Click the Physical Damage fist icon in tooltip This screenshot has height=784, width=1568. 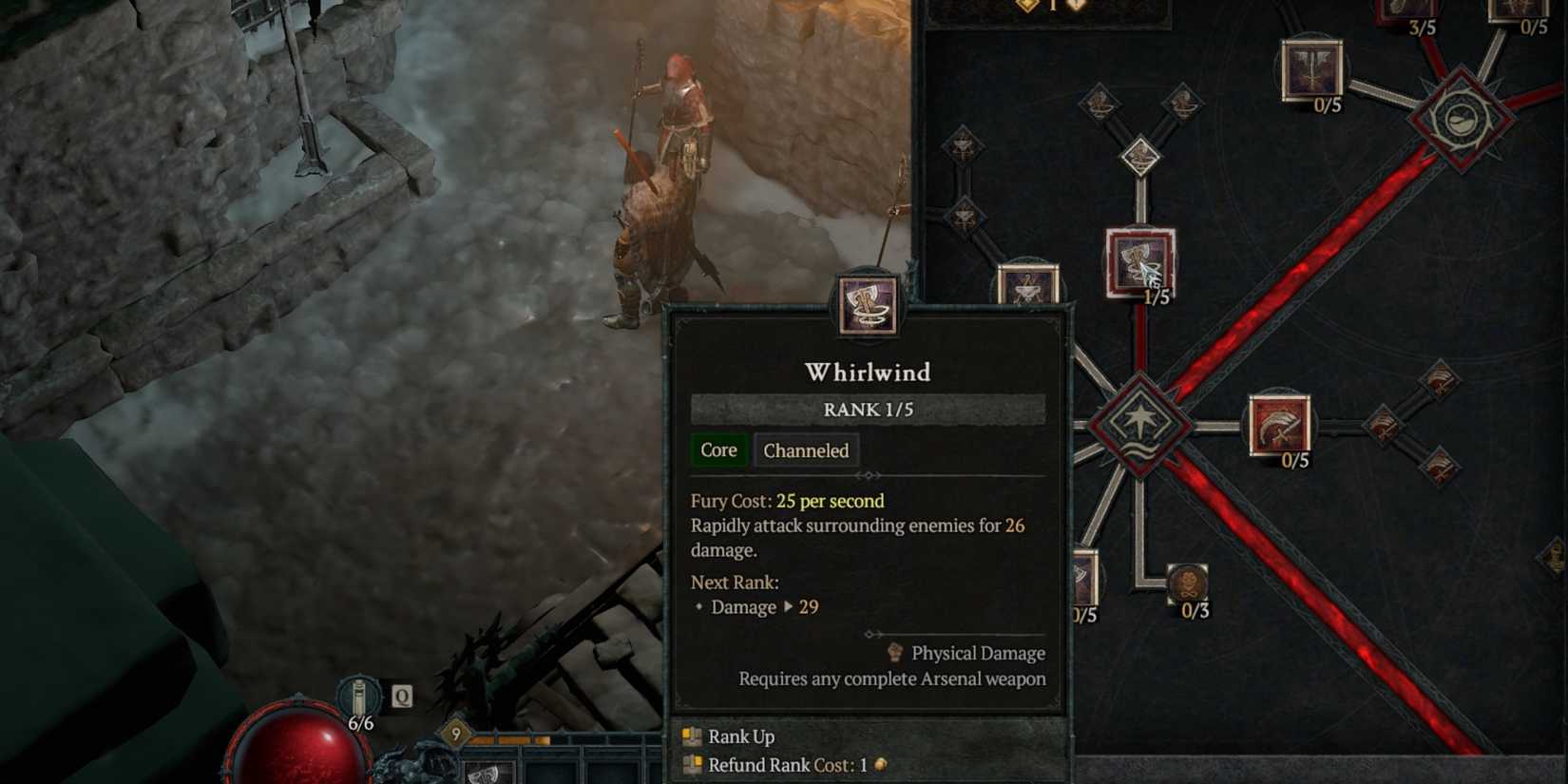coord(893,653)
